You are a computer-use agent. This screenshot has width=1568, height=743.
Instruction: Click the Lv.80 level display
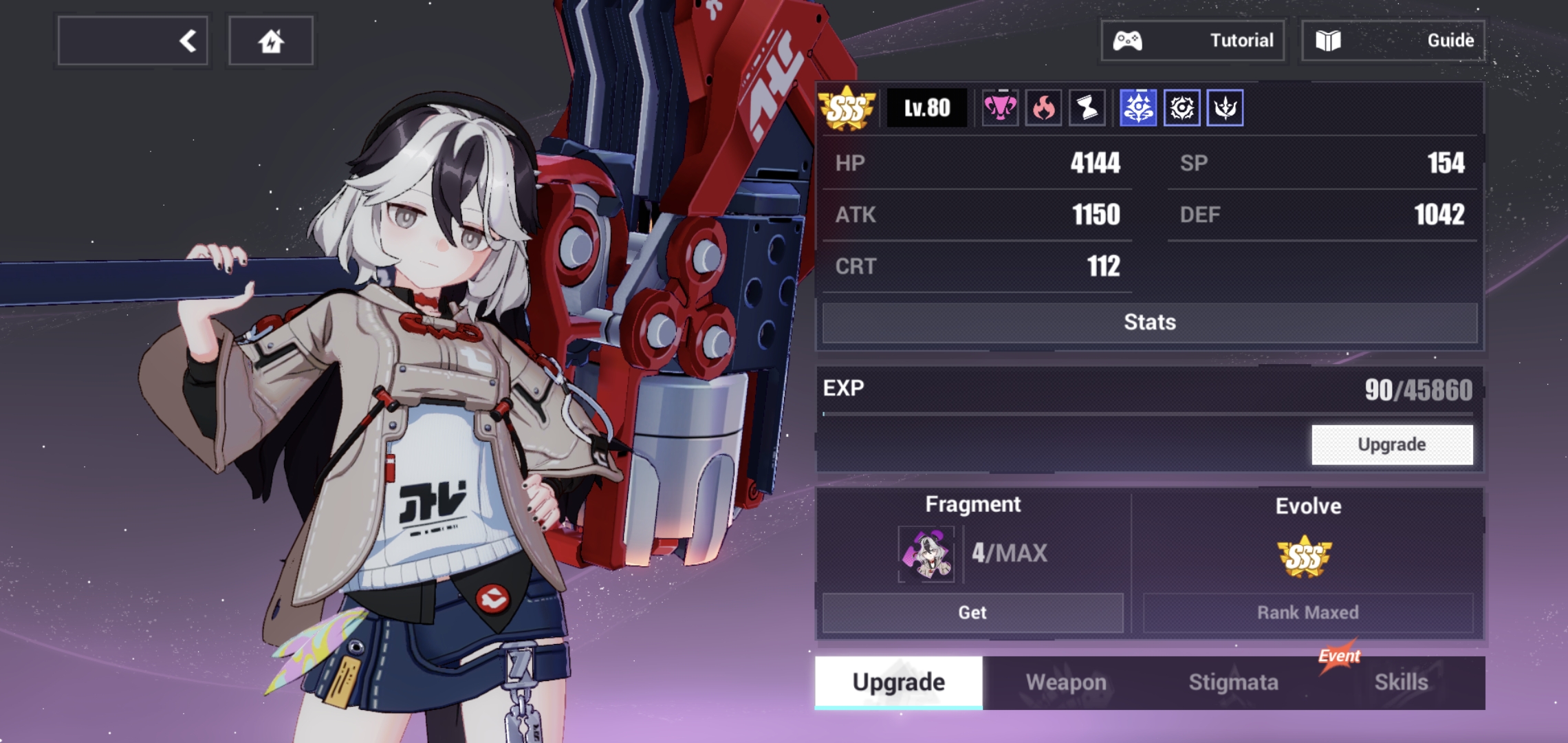tap(927, 107)
